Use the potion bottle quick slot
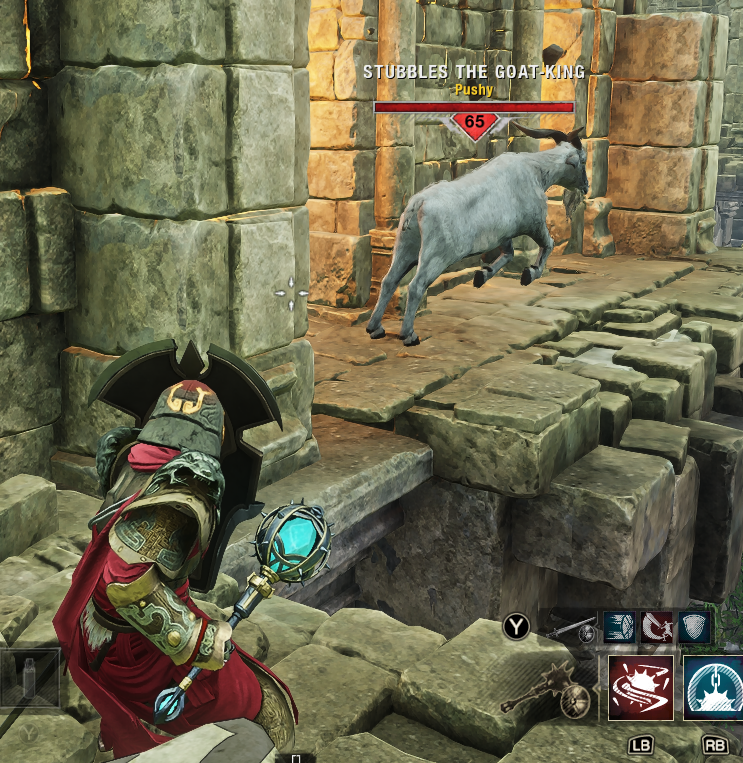The width and height of the screenshot is (743, 763). pos(31,680)
